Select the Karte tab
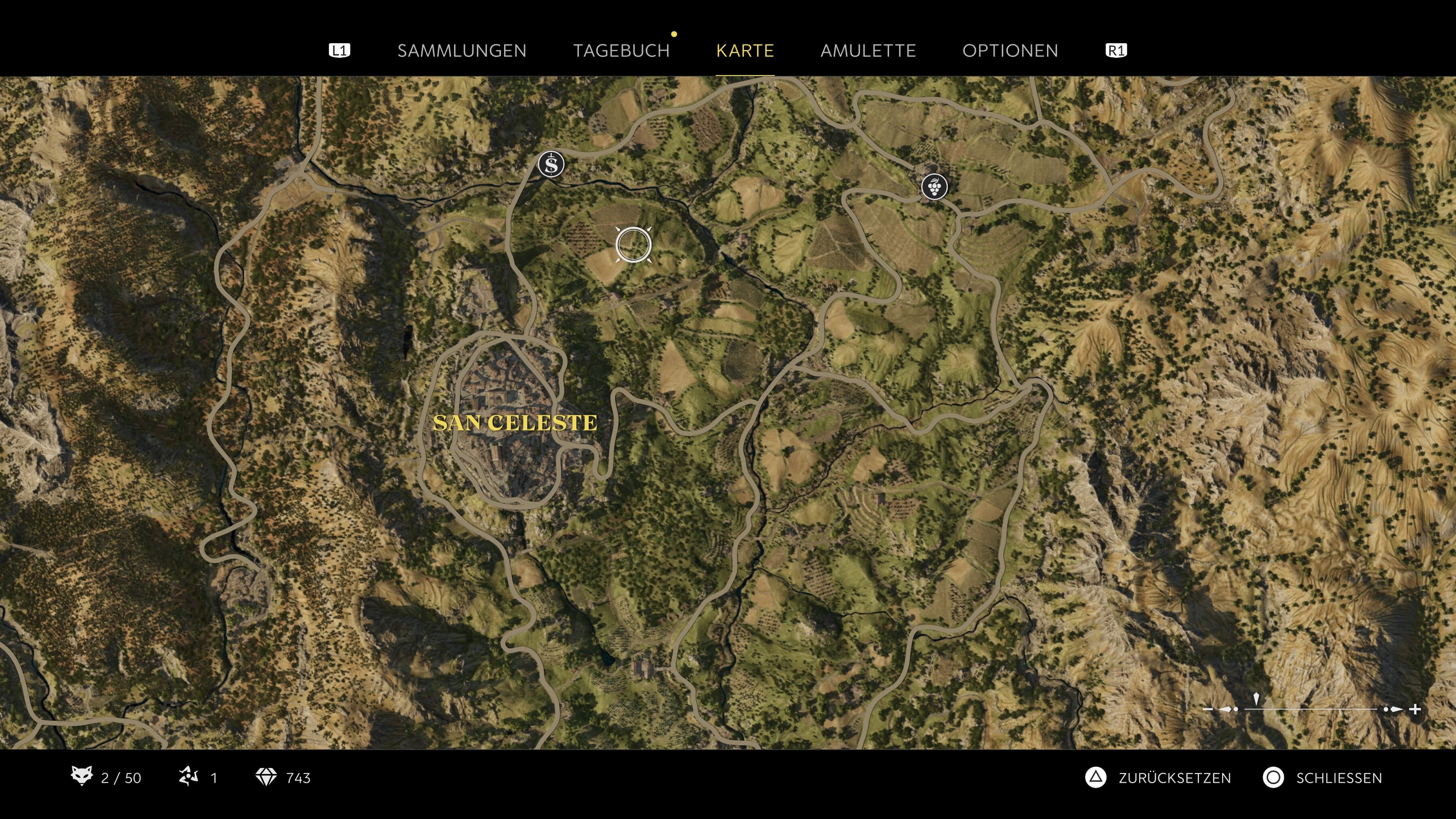The width and height of the screenshot is (1456, 819). pos(744,51)
